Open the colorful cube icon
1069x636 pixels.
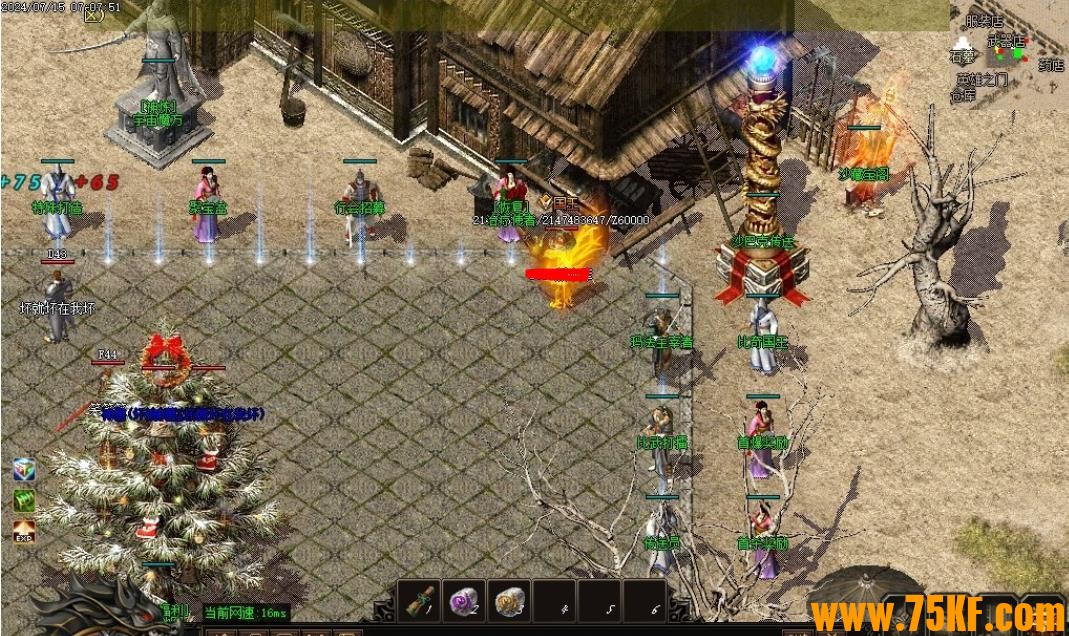click(25, 470)
